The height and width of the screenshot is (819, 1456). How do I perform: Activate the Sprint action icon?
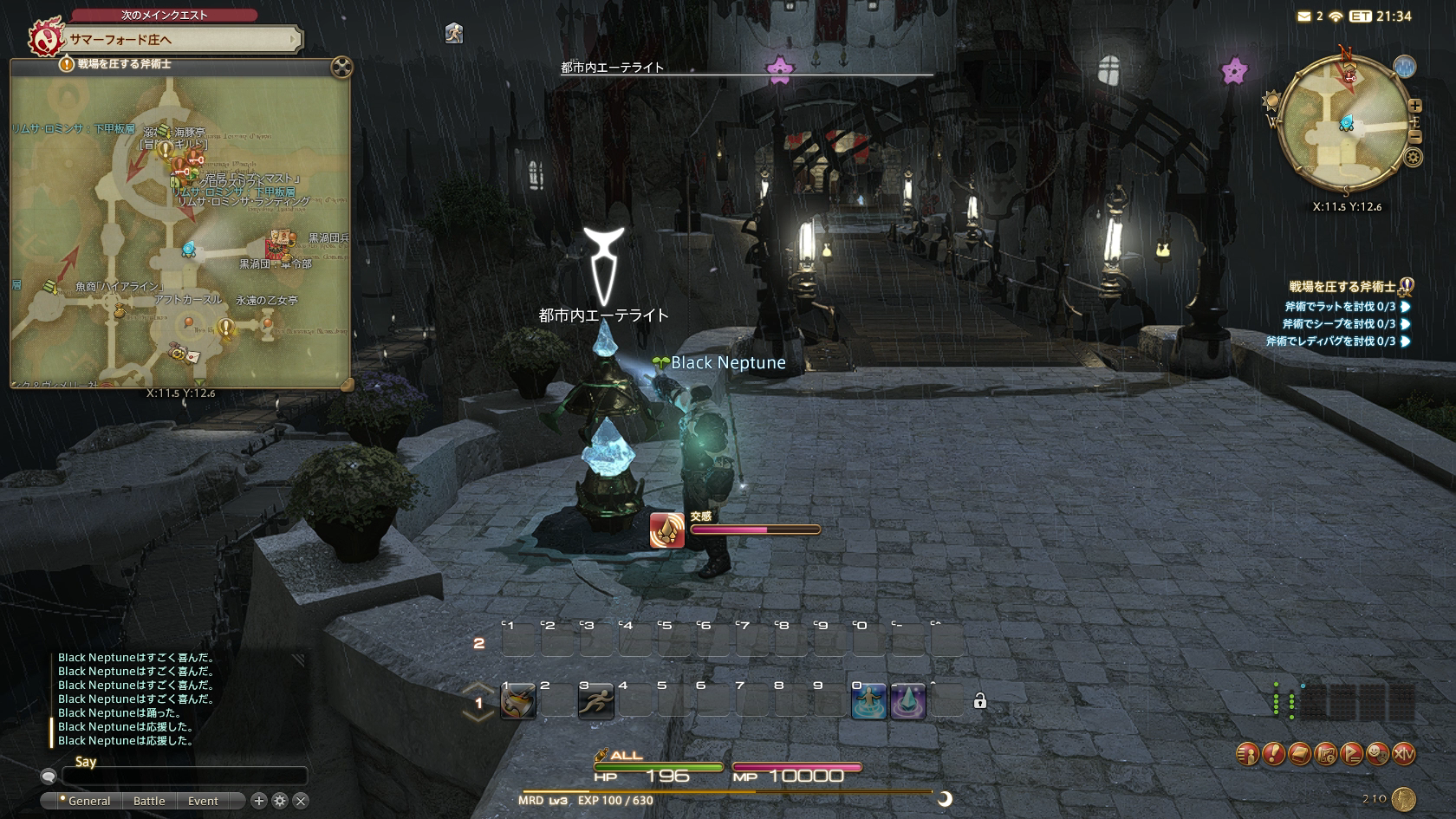tap(596, 701)
